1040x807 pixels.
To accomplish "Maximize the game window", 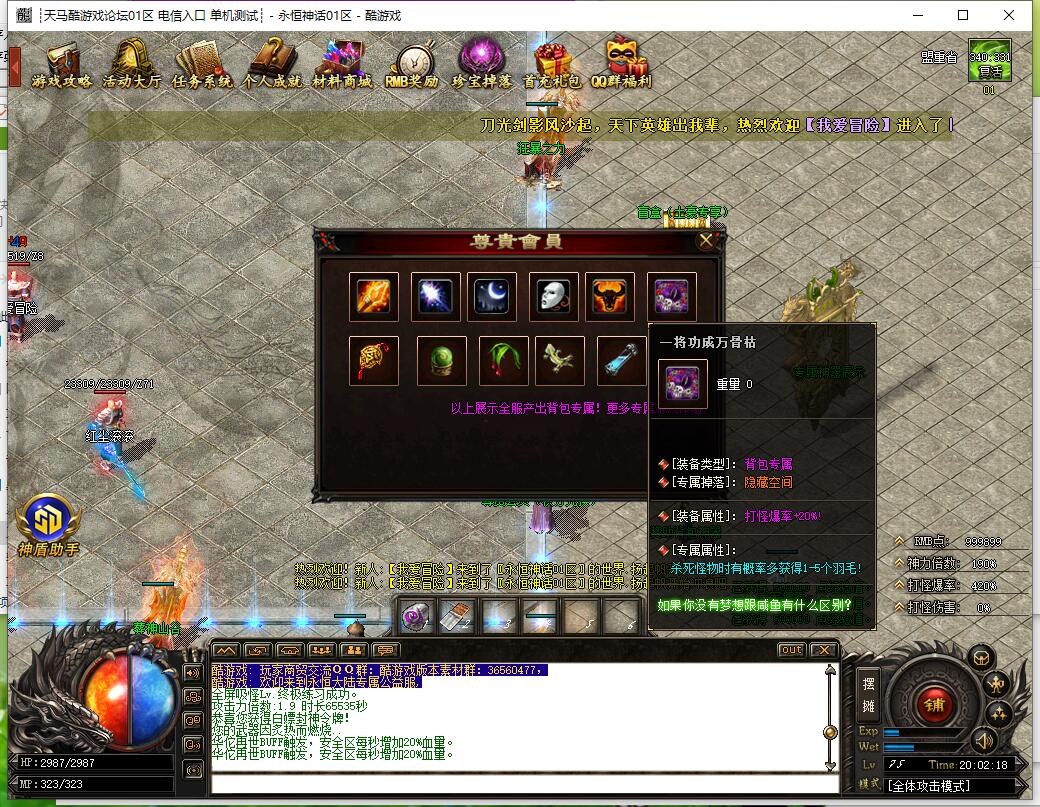I will [x=963, y=15].
